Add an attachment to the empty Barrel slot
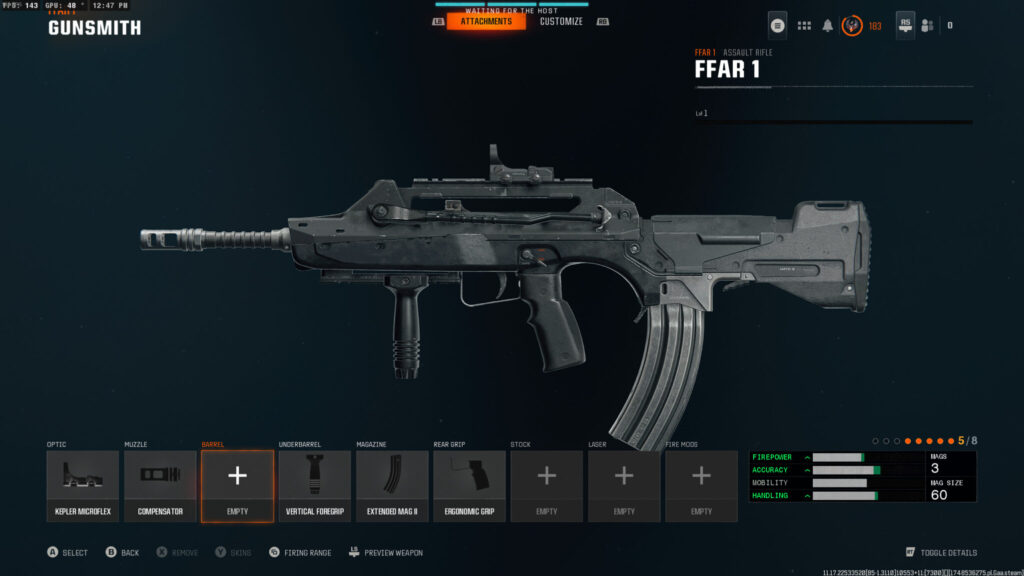The height and width of the screenshot is (576, 1024). (237, 485)
